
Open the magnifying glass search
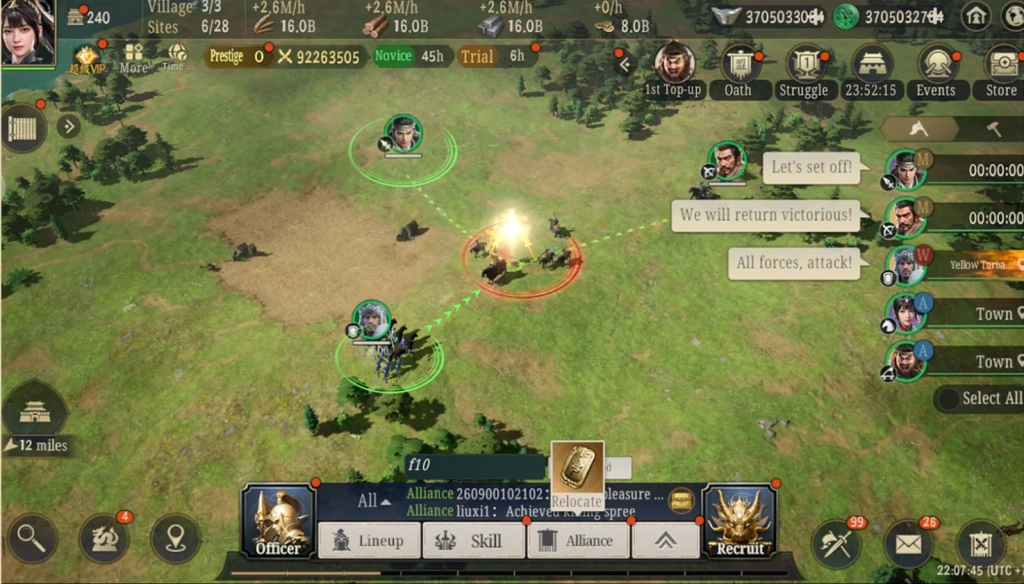(x=31, y=539)
